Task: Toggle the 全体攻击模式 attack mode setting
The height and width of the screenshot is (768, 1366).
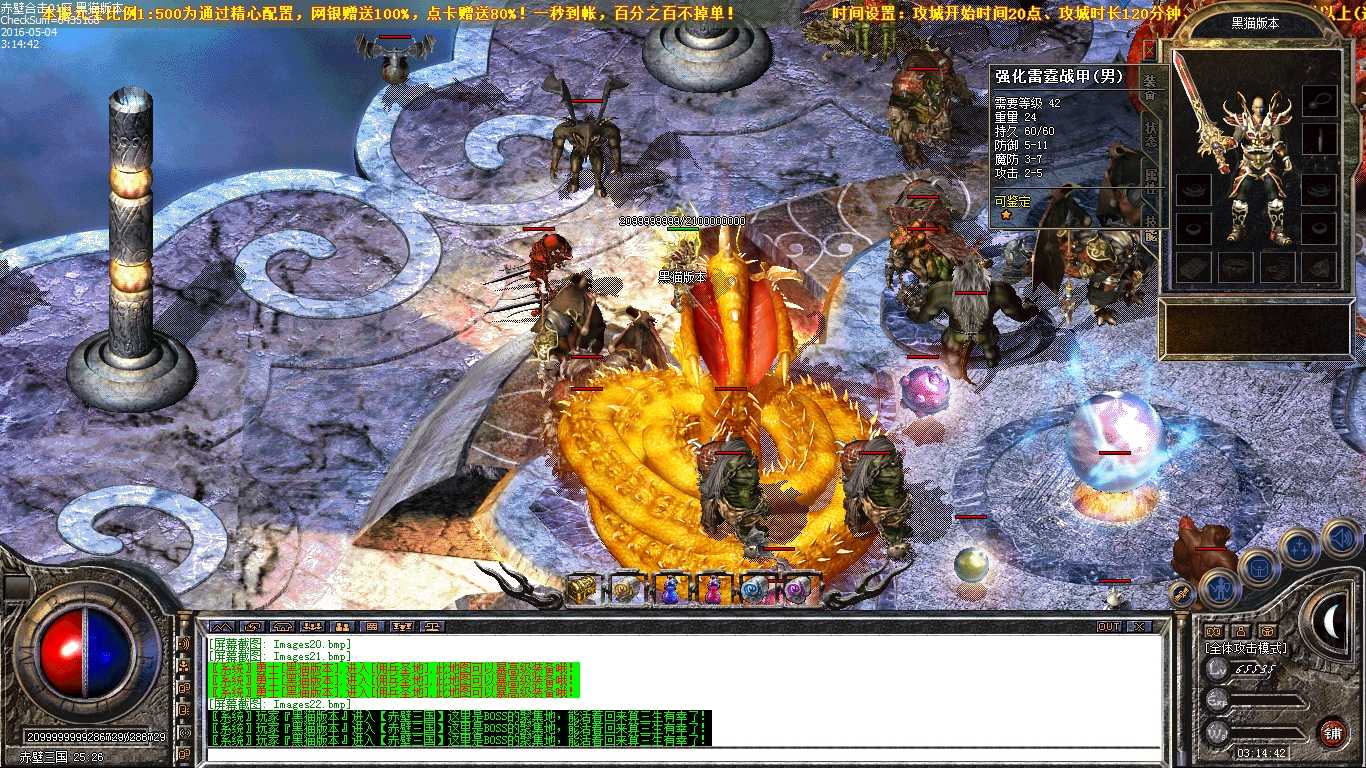Action: 1246,648
